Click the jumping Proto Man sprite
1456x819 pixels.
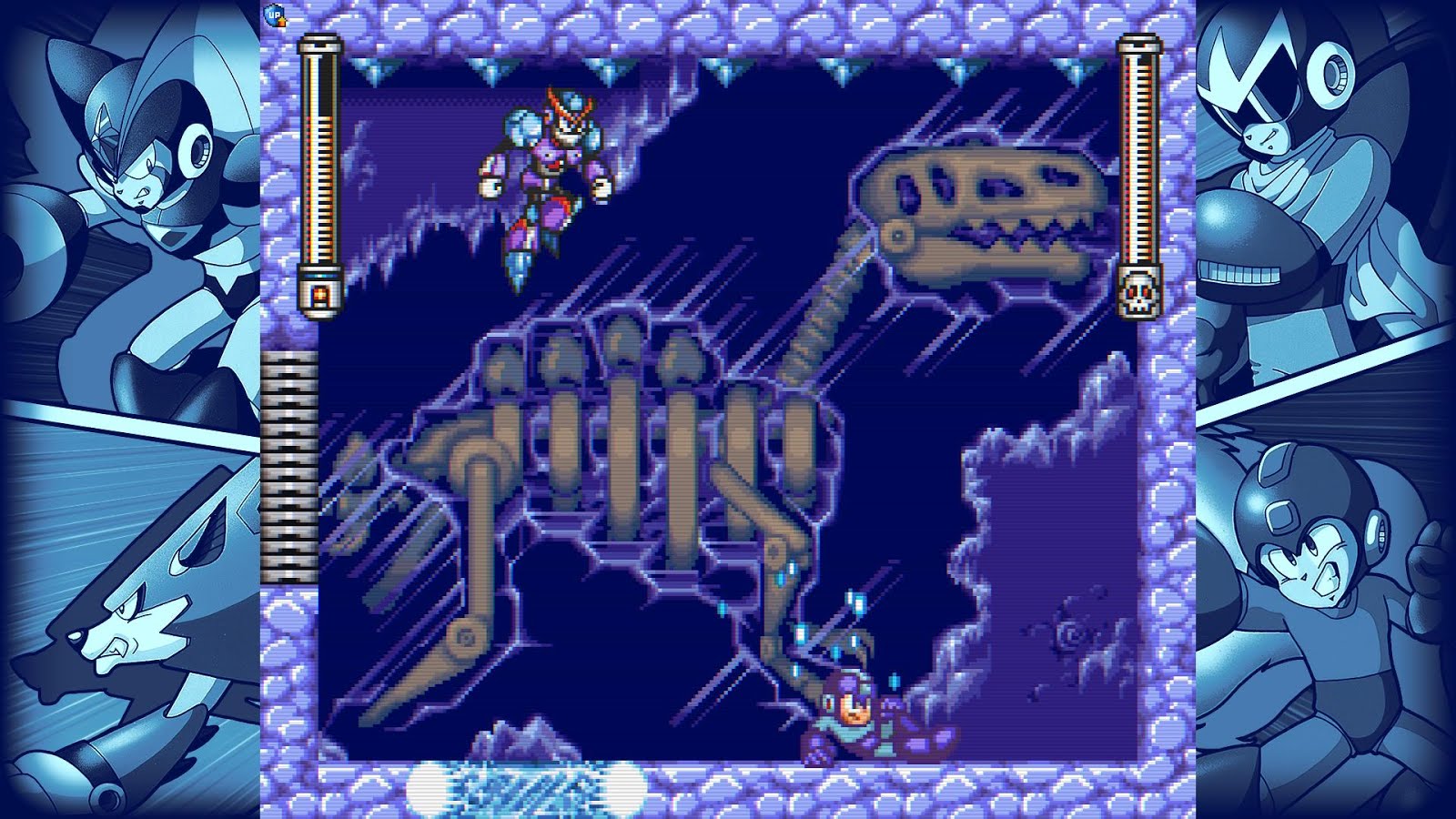(x=546, y=182)
